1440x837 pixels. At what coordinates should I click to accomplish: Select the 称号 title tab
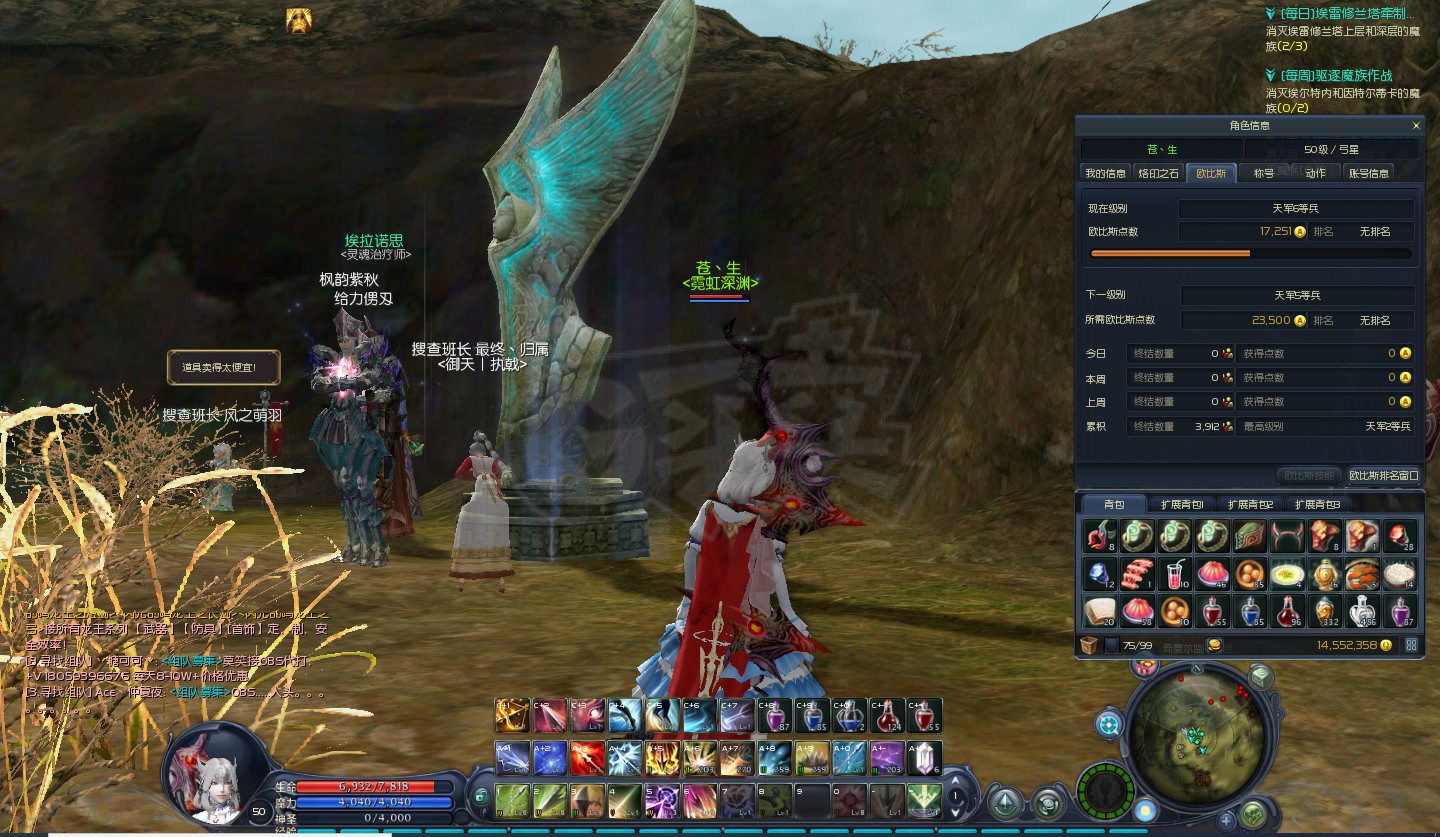(x=1264, y=173)
